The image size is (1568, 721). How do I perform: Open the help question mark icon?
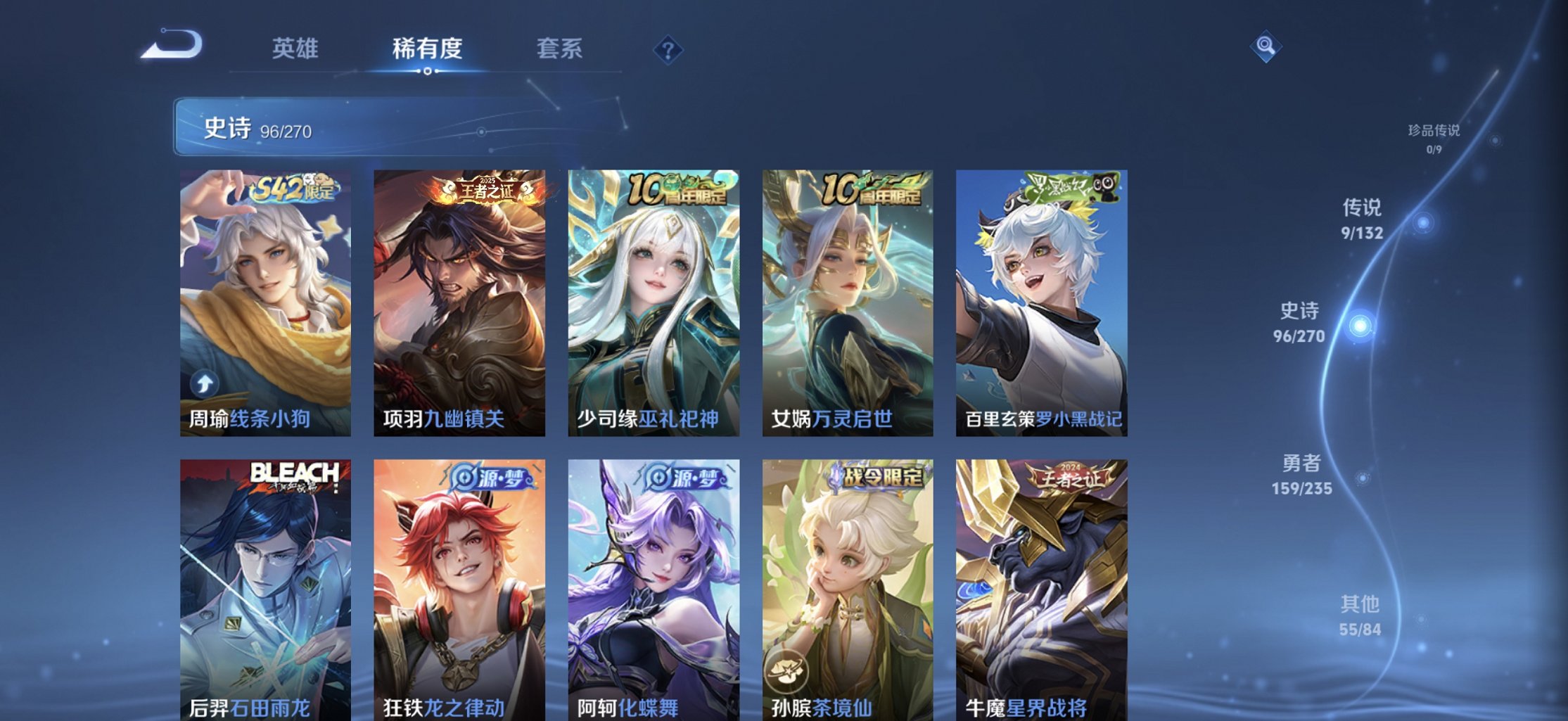pyautogui.click(x=668, y=49)
